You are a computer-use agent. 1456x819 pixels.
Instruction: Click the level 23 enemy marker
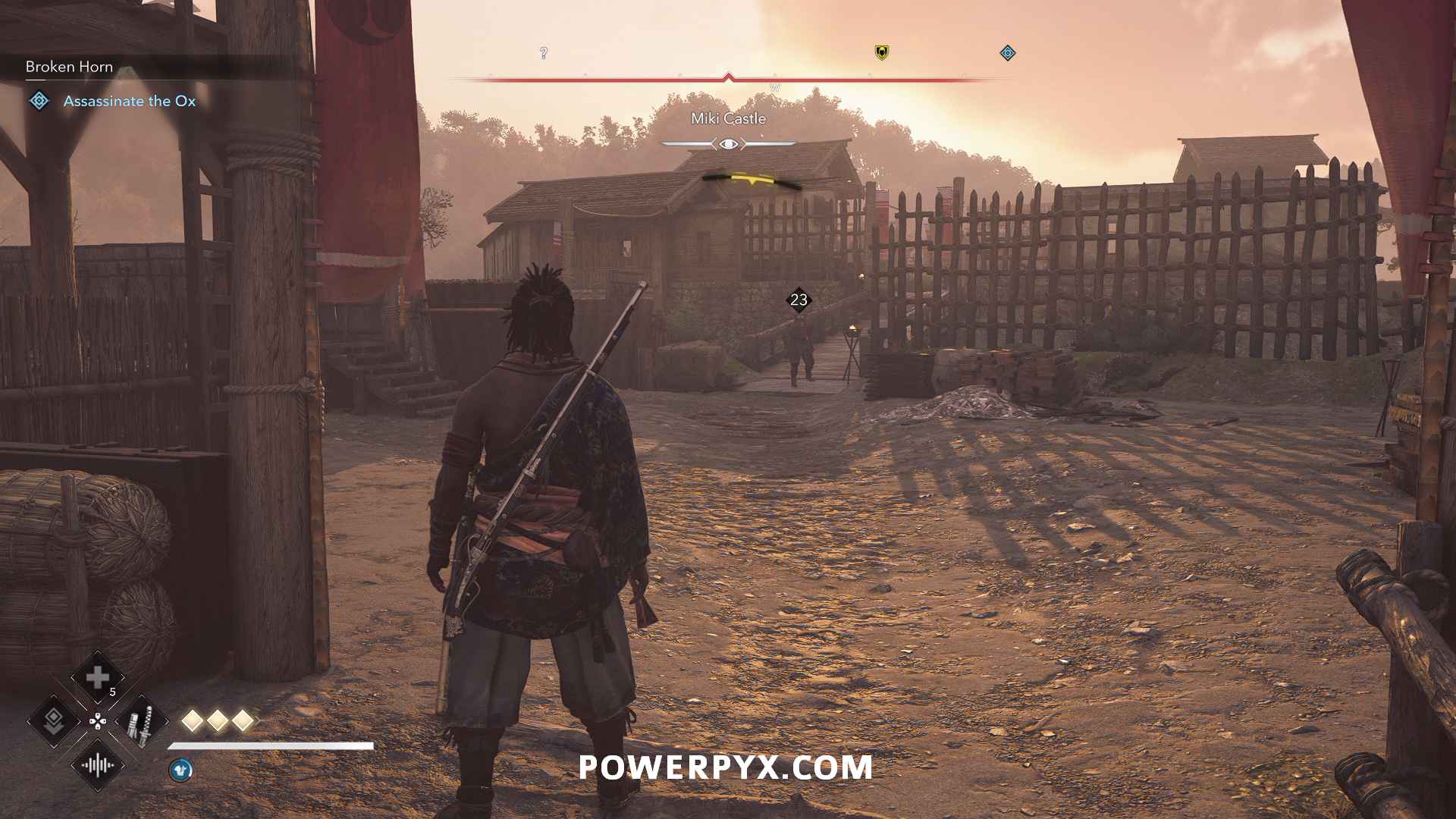tap(799, 300)
